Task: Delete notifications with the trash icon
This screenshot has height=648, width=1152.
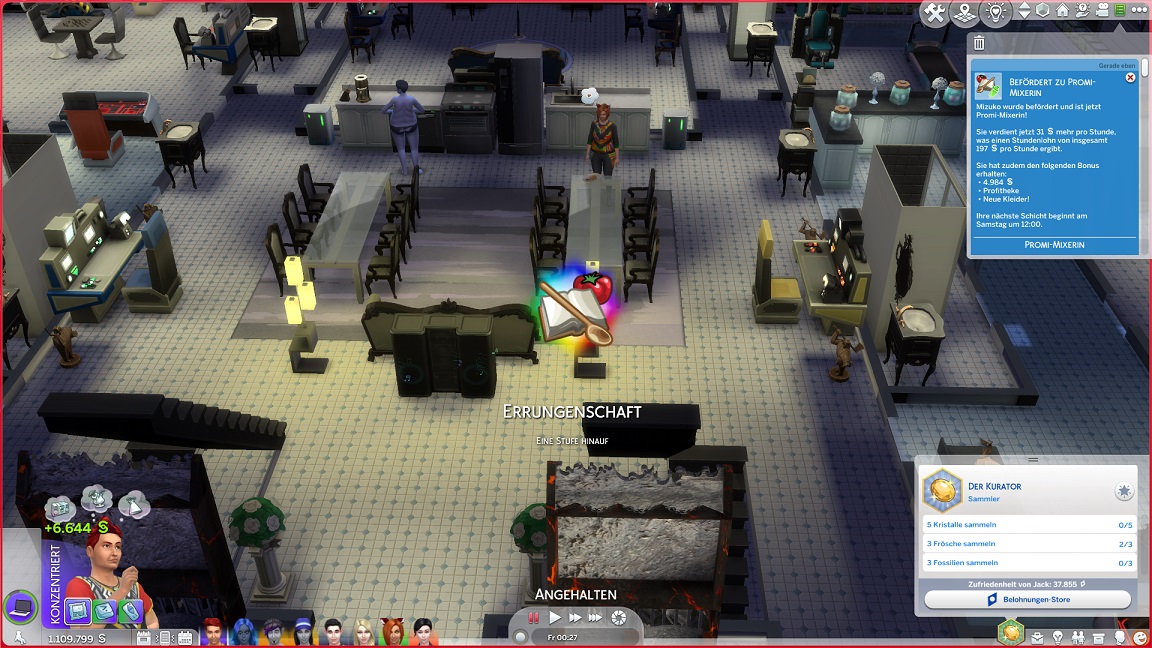Action: pyautogui.click(x=979, y=43)
